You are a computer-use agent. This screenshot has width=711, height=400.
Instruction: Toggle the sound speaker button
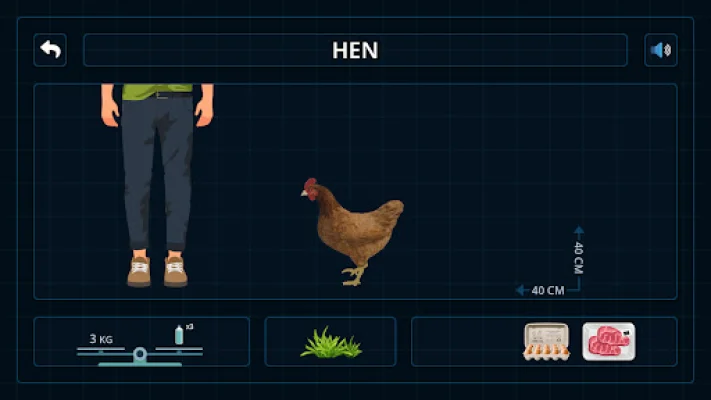tap(660, 50)
